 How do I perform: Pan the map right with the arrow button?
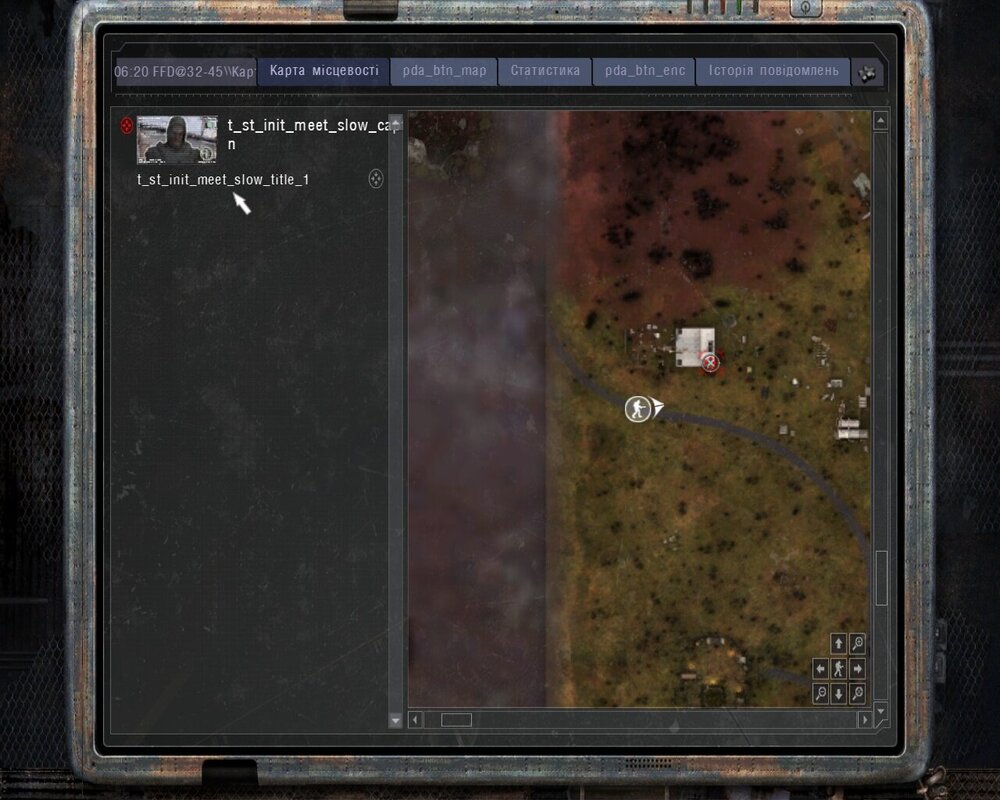pyautogui.click(x=857, y=668)
